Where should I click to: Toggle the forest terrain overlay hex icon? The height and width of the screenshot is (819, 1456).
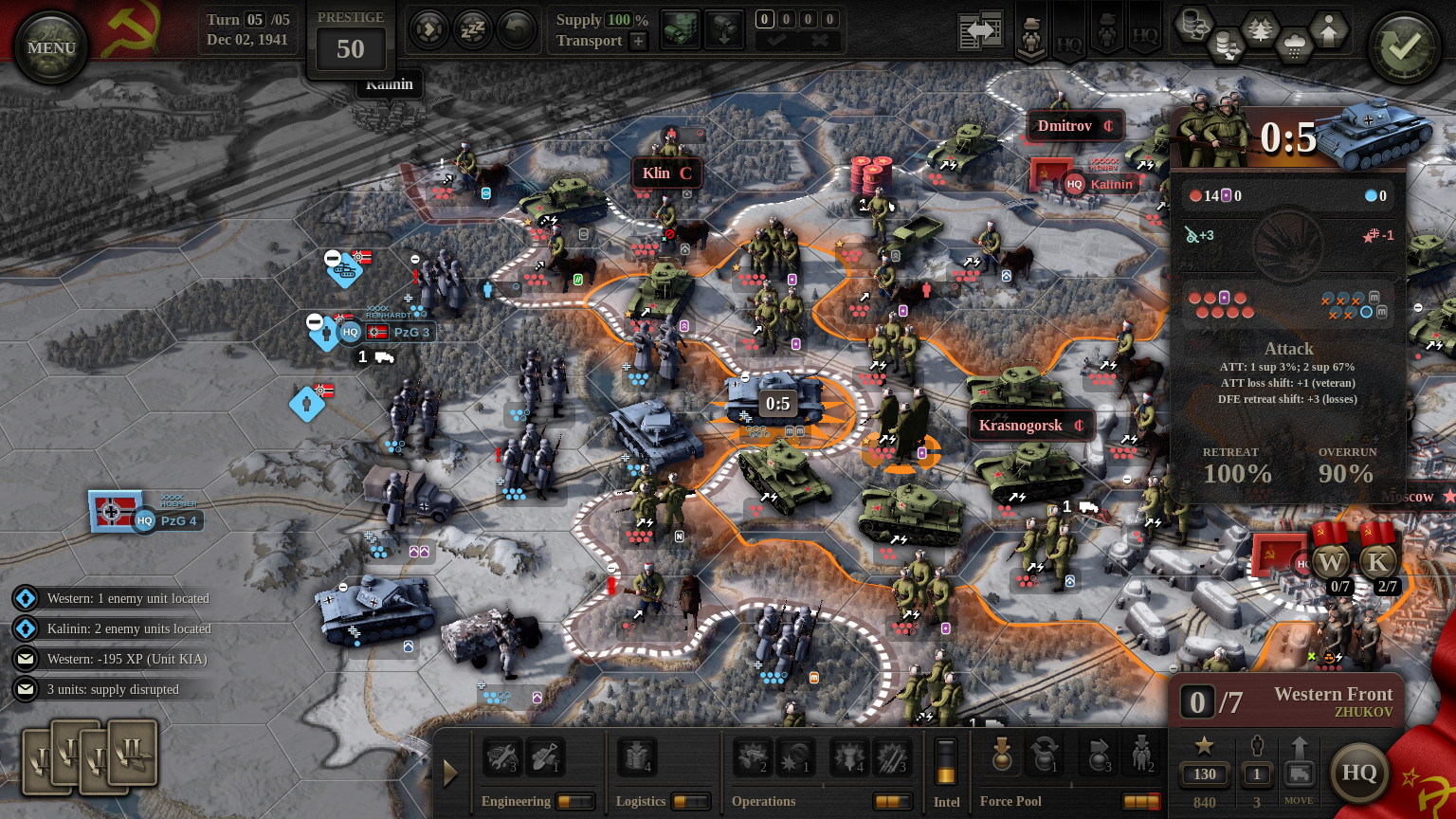click(x=1261, y=28)
